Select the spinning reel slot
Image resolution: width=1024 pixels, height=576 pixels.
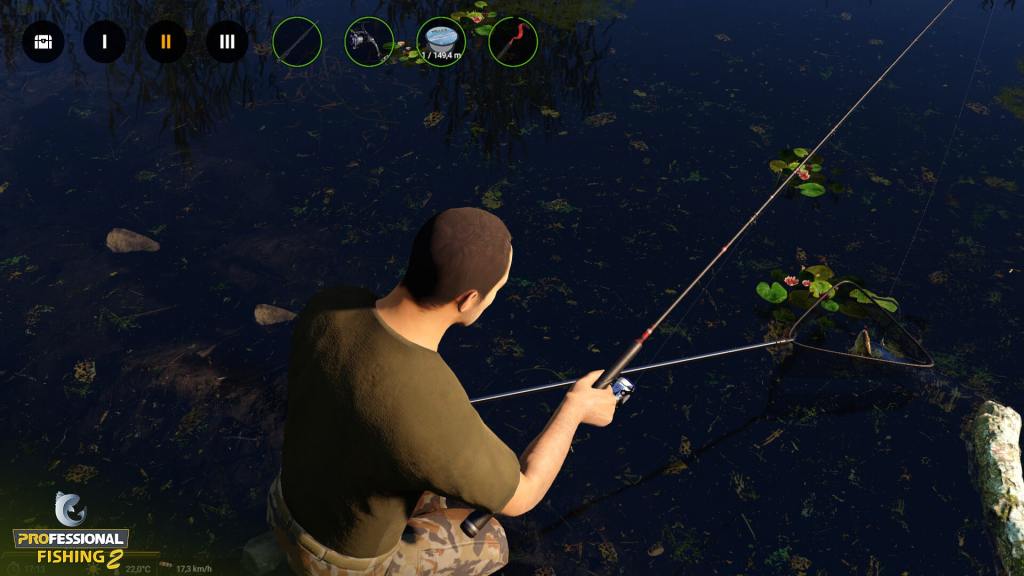[x=369, y=42]
